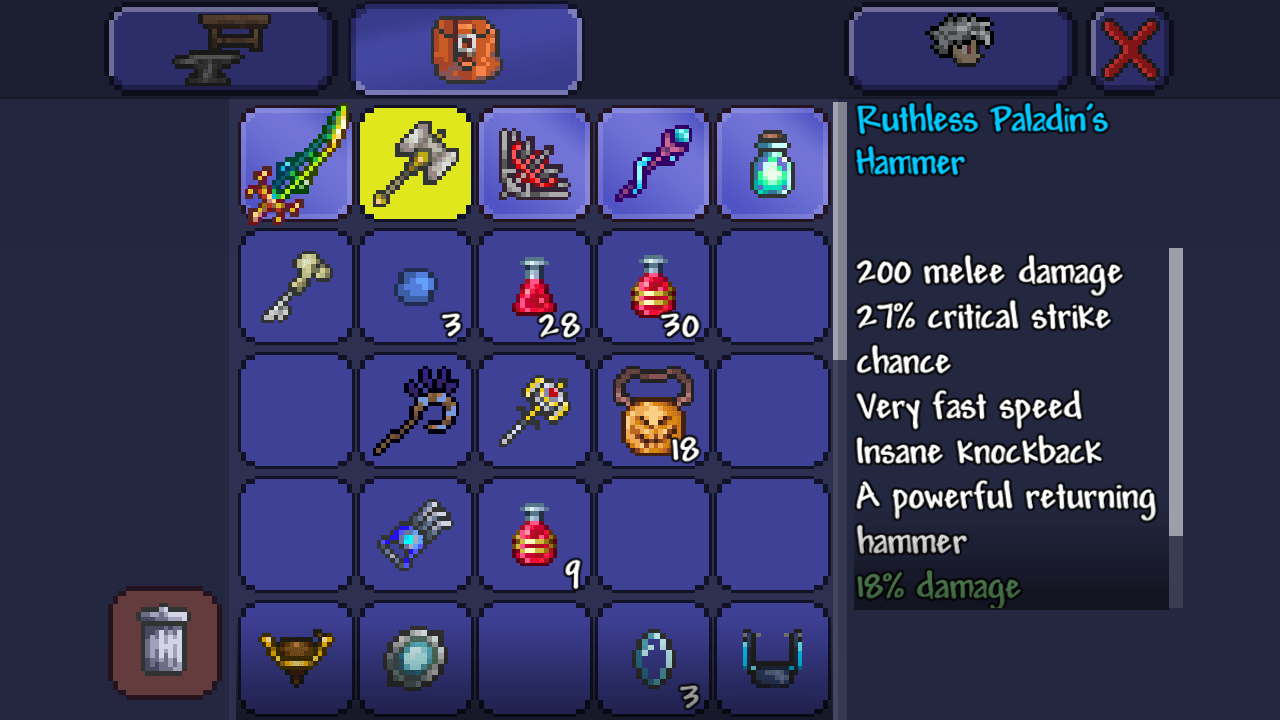Grab the purple spectre staff
The image size is (1280, 720).
653,163
